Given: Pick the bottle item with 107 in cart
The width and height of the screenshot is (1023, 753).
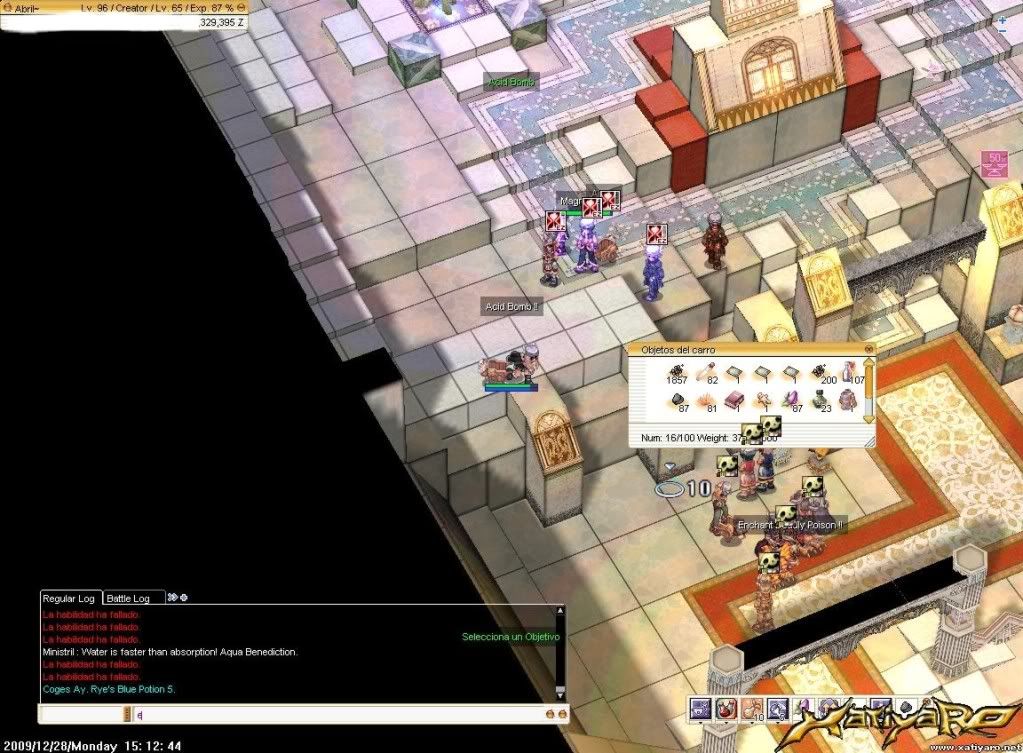Looking at the screenshot, I should tap(849, 372).
